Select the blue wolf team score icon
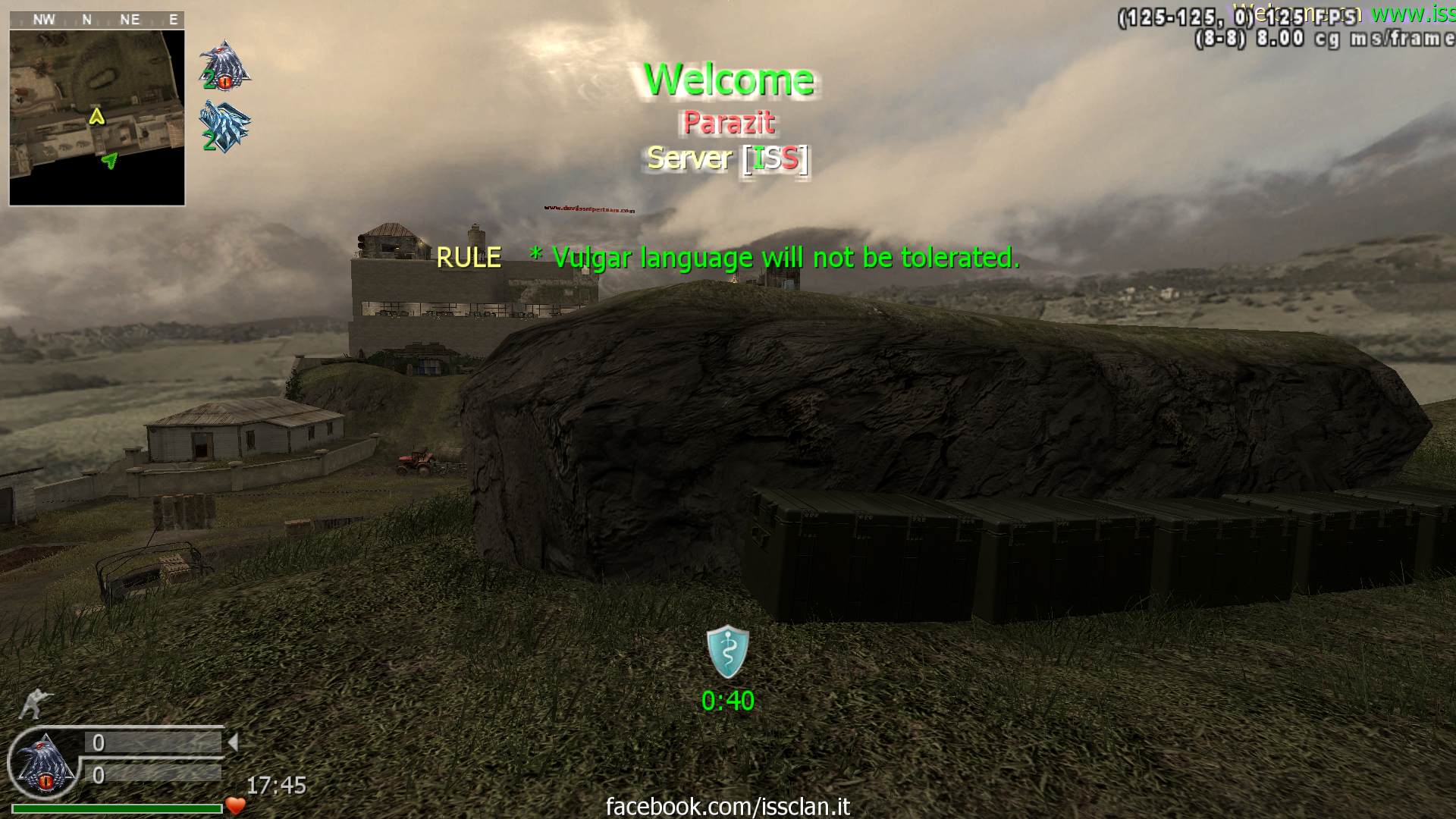 click(x=225, y=126)
